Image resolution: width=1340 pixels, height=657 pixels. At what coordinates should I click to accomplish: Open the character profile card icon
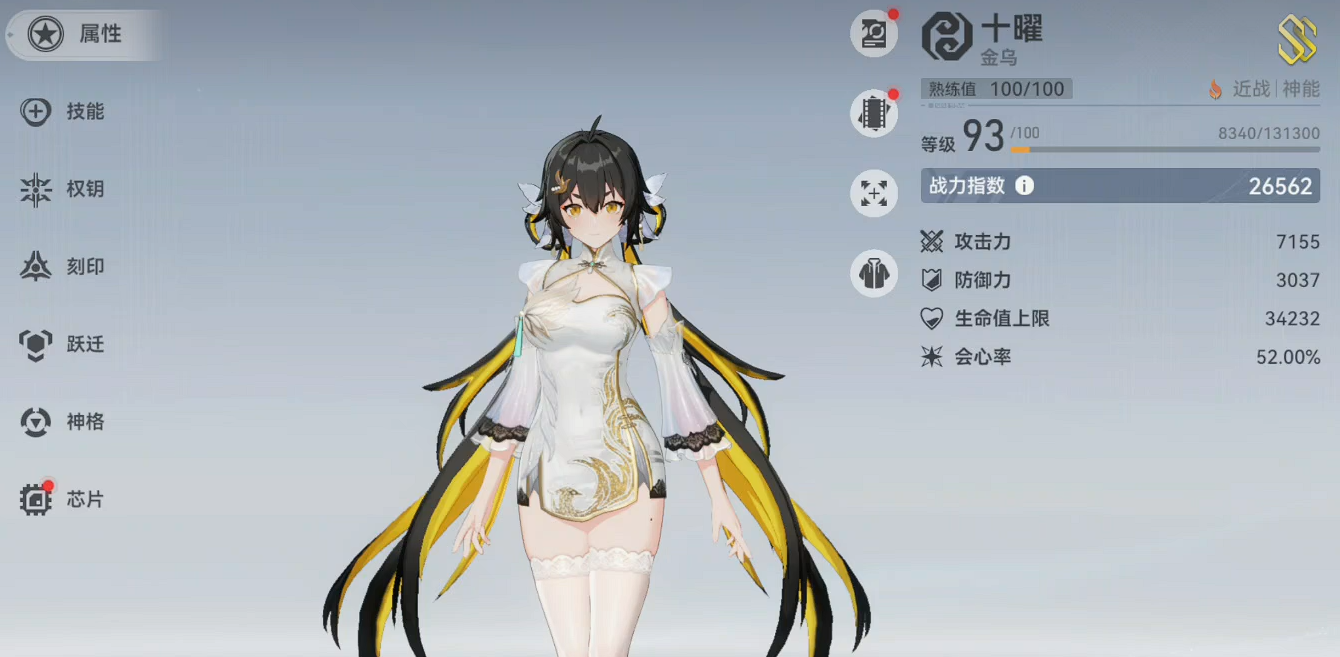tap(874, 34)
